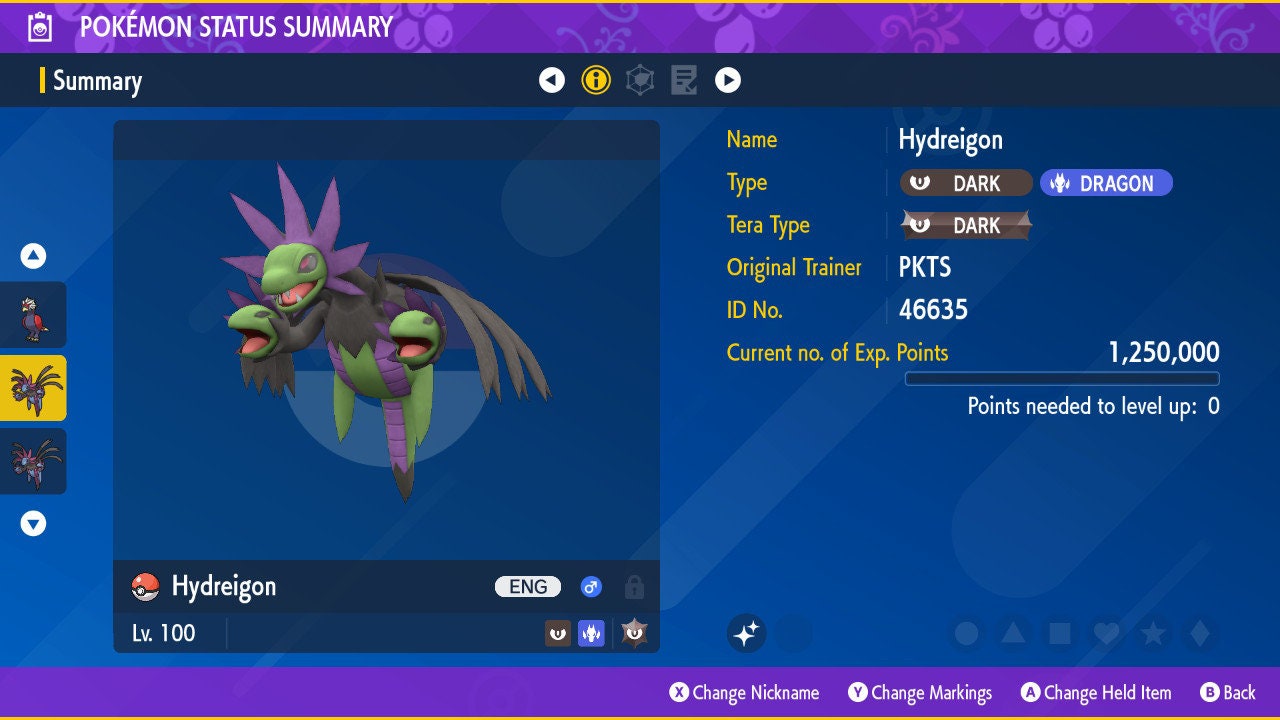This screenshot has width=1280, height=720.
Task: Toggle the star marking
Action: point(1153,633)
